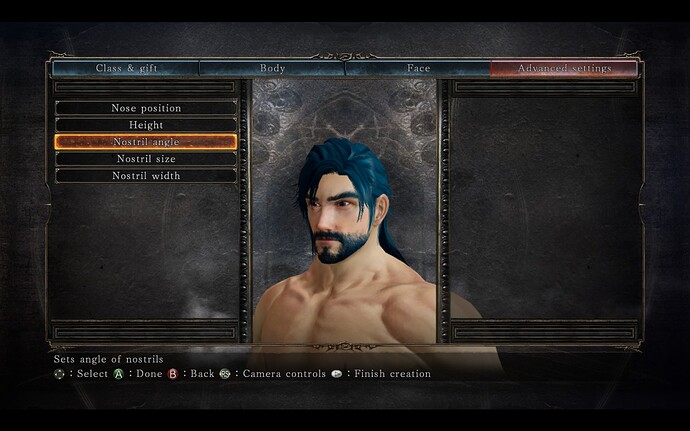Select the Nostril width option
Image resolution: width=690 pixels, height=431 pixels.
coord(146,175)
